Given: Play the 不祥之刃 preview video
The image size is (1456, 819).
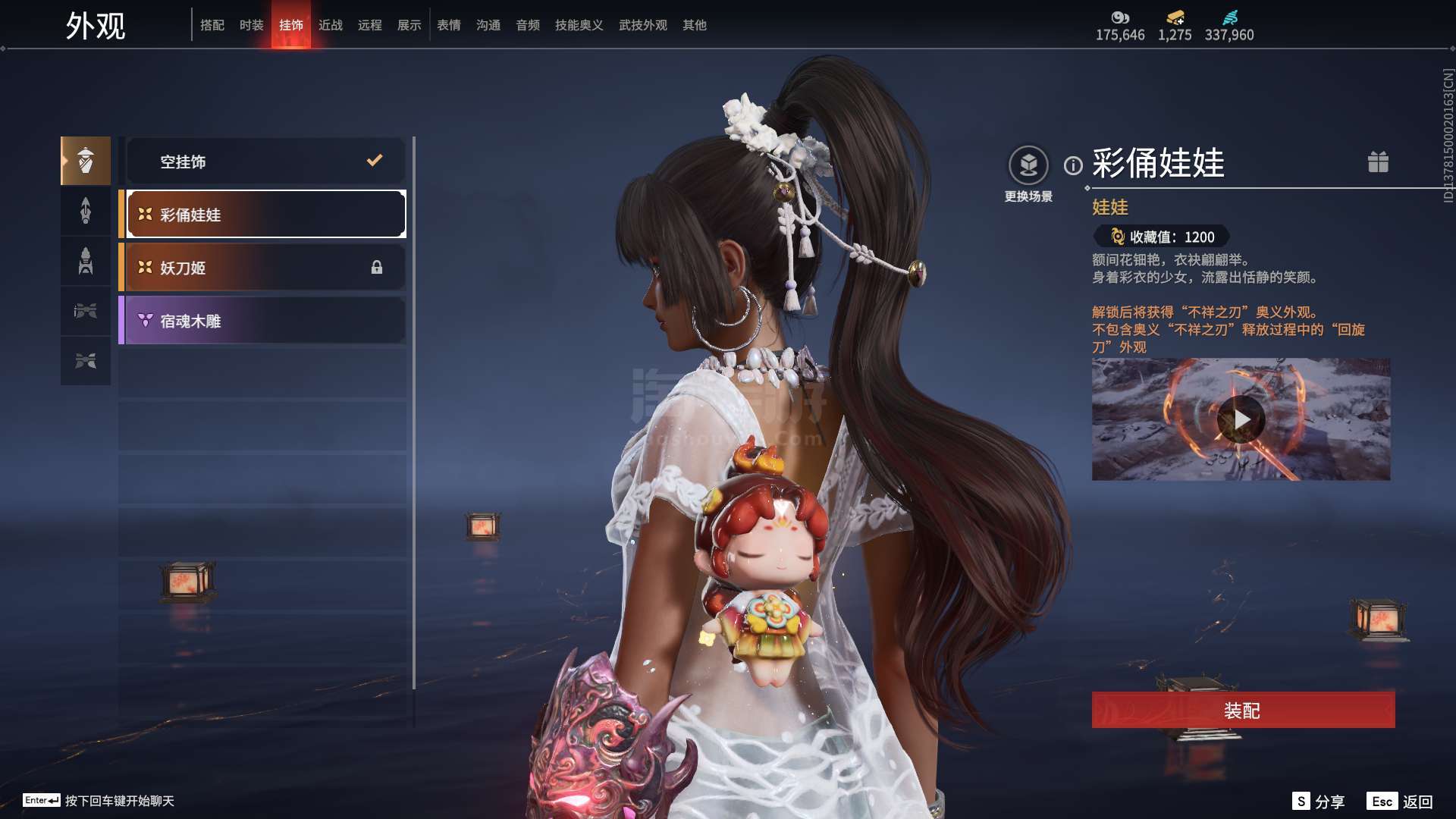Looking at the screenshot, I should click(1241, 419).
